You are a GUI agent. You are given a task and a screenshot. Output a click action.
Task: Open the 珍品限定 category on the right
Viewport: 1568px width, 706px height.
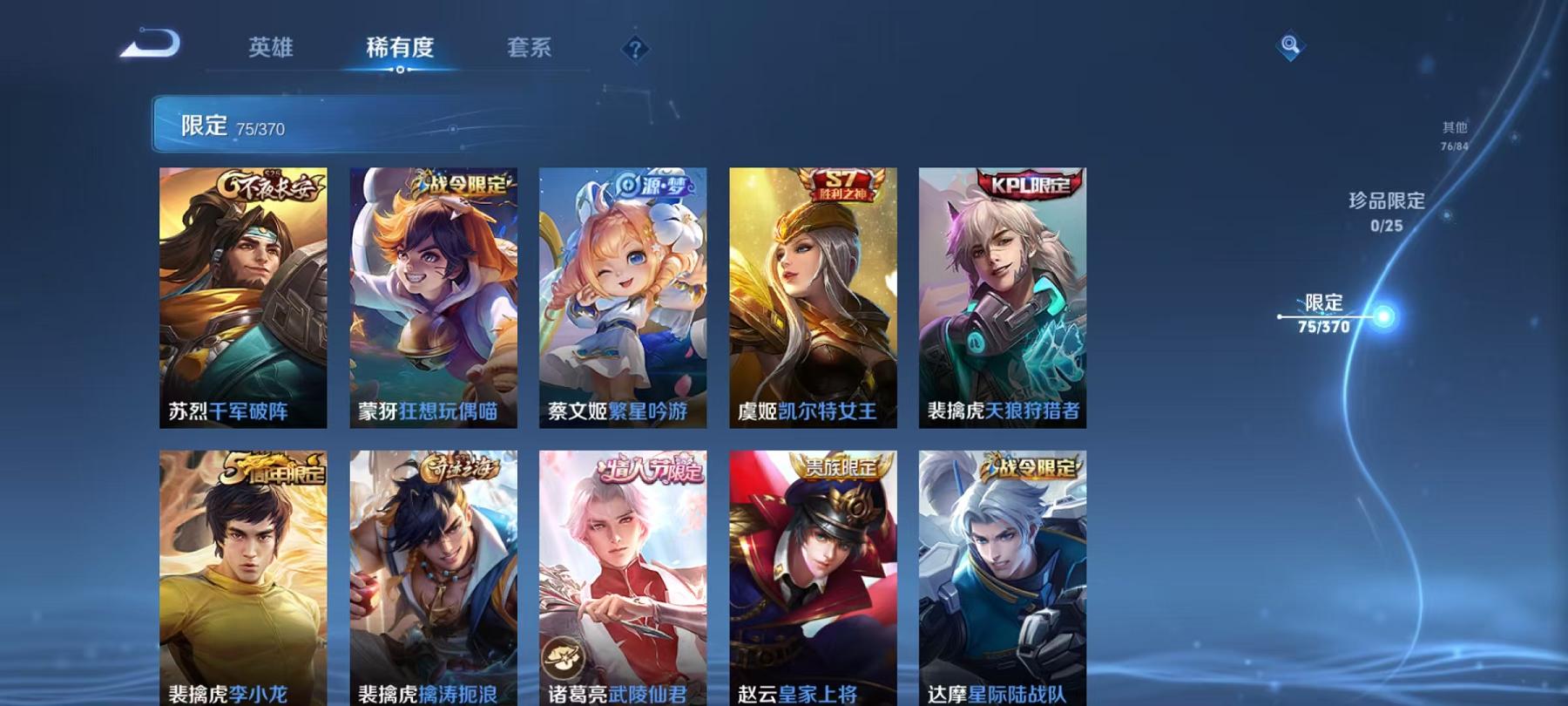point(1383,211)
